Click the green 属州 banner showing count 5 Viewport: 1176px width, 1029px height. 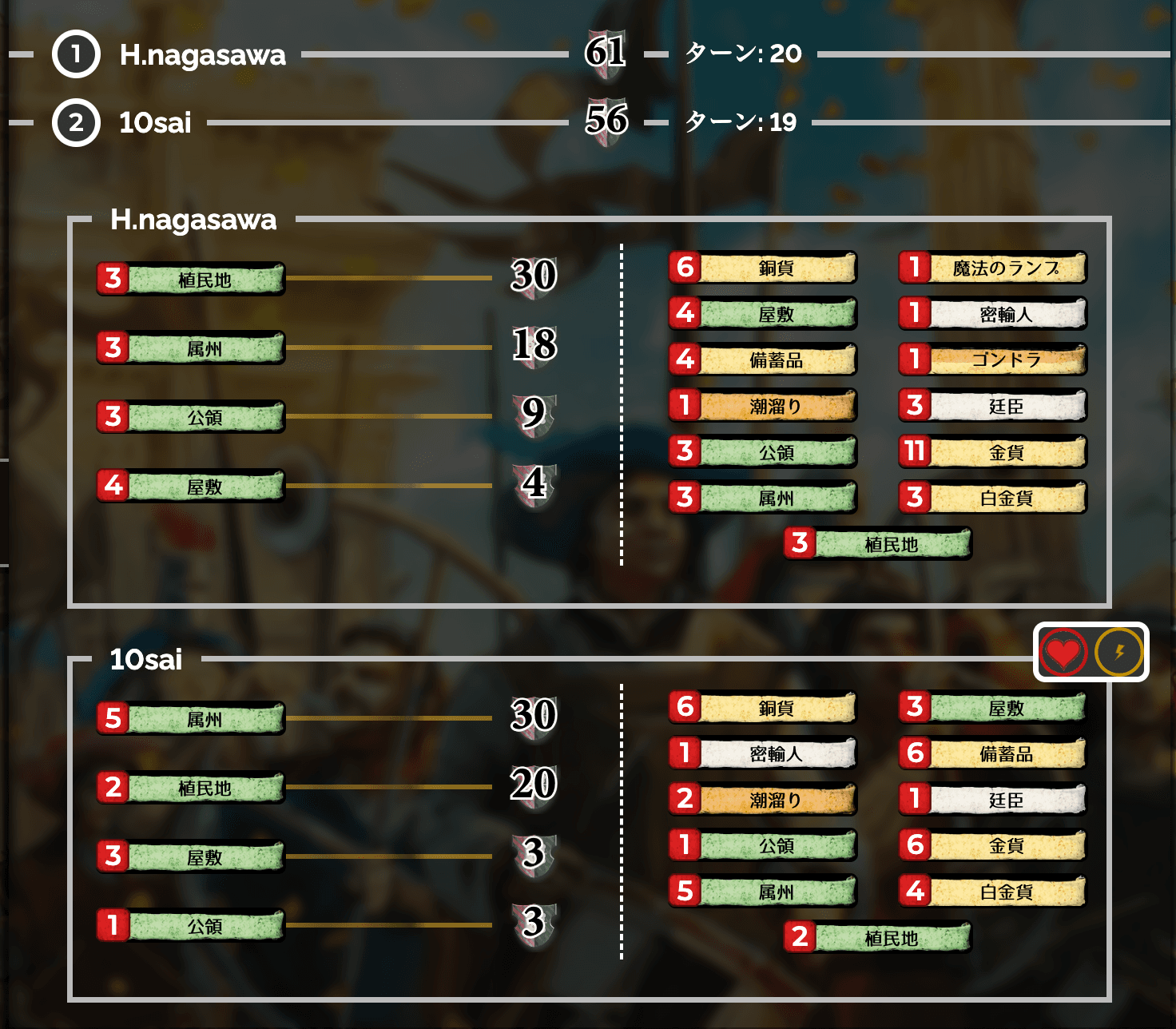pos(190,718)
